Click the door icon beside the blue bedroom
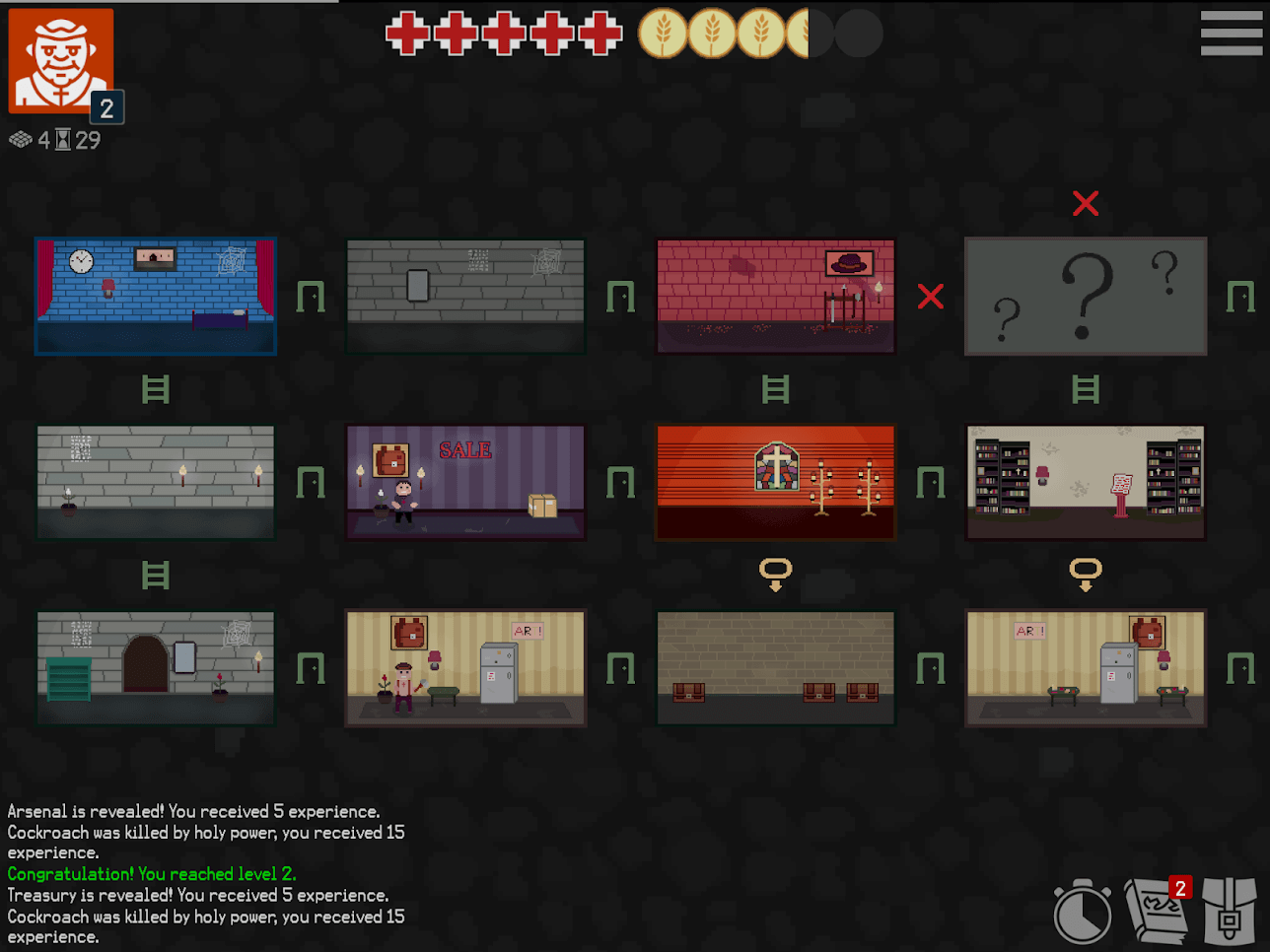The image size is (1270, 952). click(x=312, y=296)
